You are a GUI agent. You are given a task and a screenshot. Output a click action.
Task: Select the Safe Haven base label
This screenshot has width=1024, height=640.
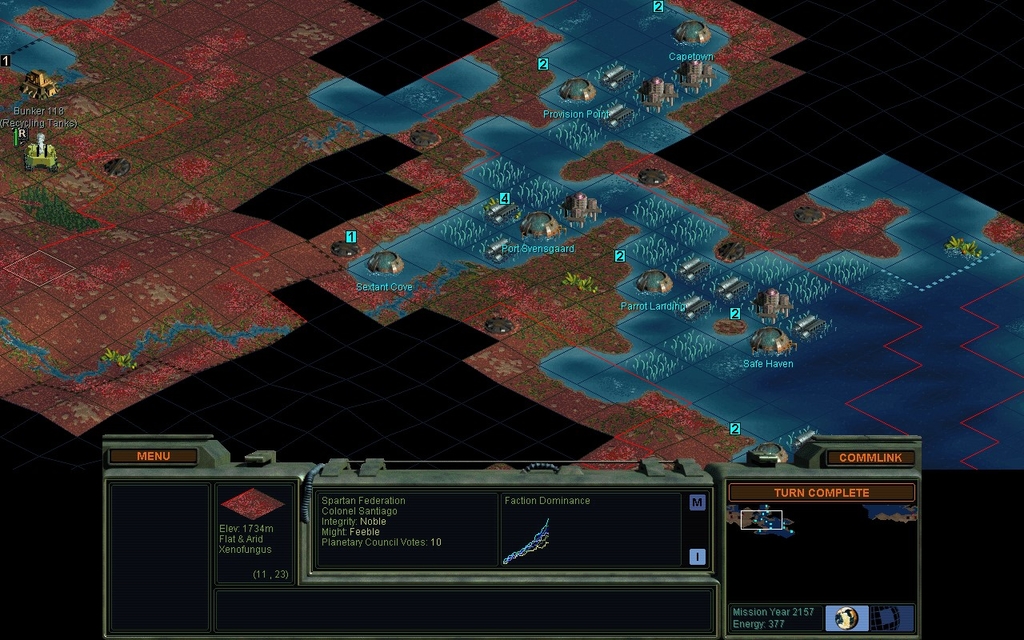768,364
